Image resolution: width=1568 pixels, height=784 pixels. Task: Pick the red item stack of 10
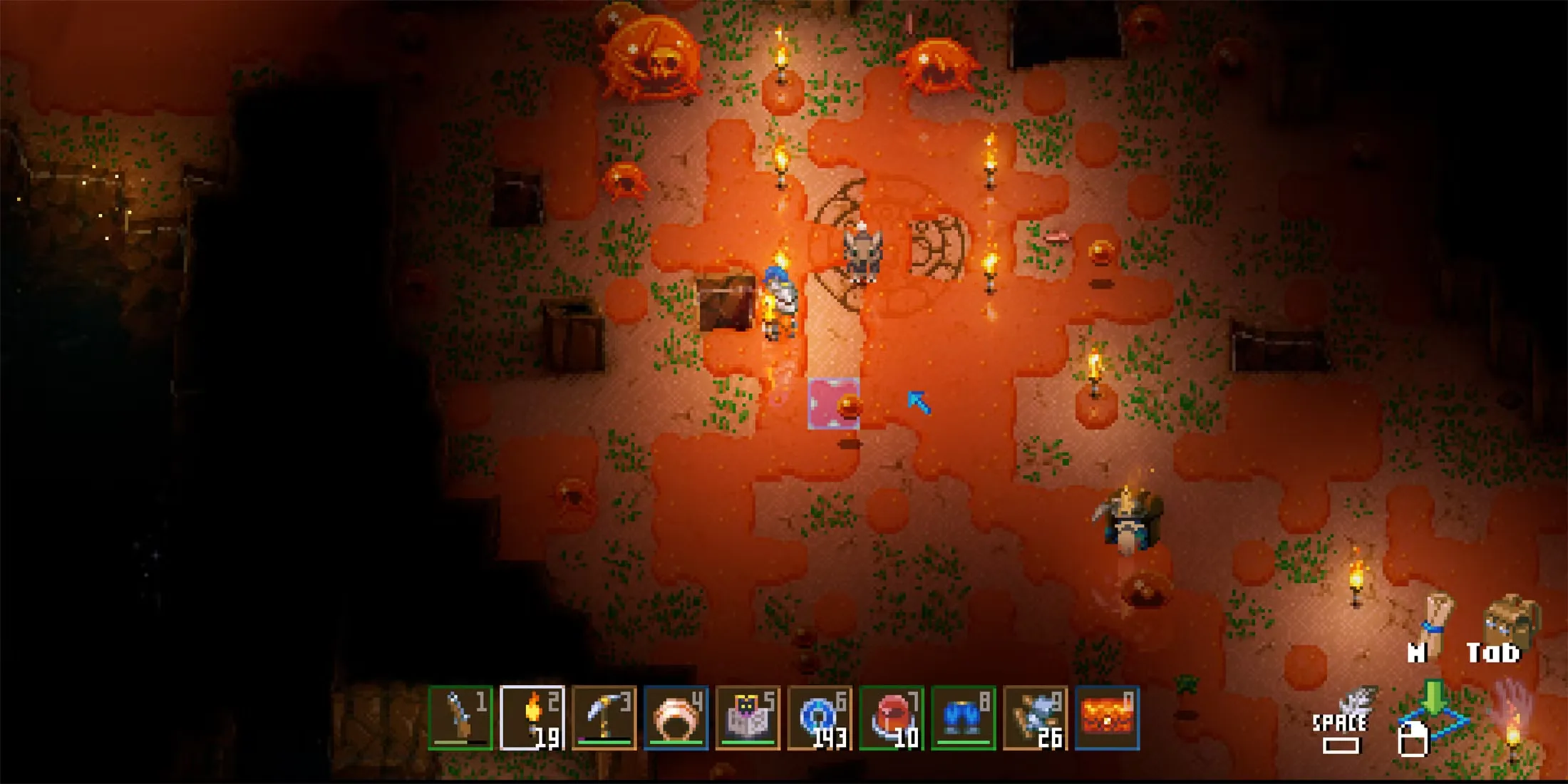[892, 718]
